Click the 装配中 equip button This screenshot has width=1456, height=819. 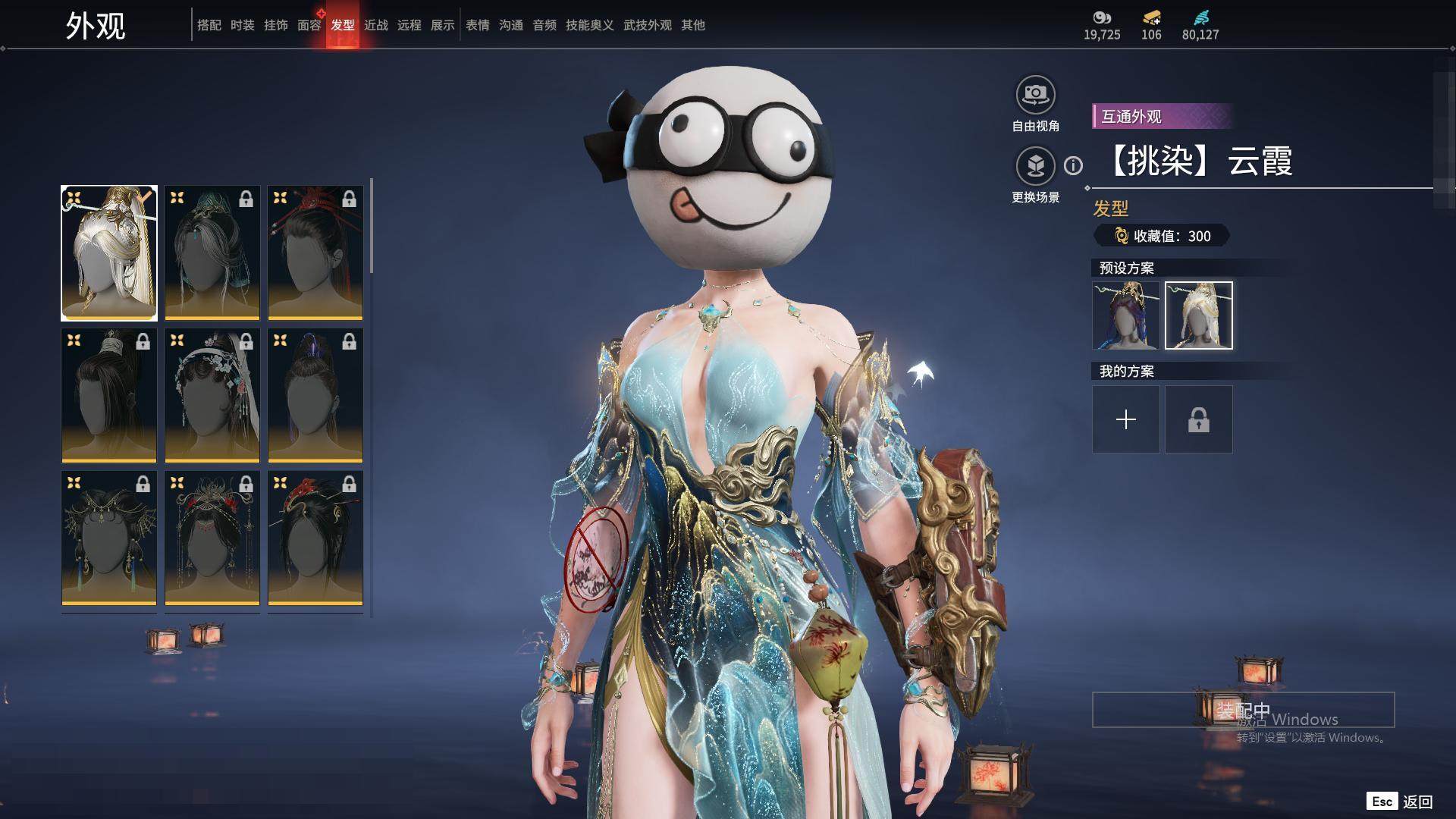(1243, 710)
